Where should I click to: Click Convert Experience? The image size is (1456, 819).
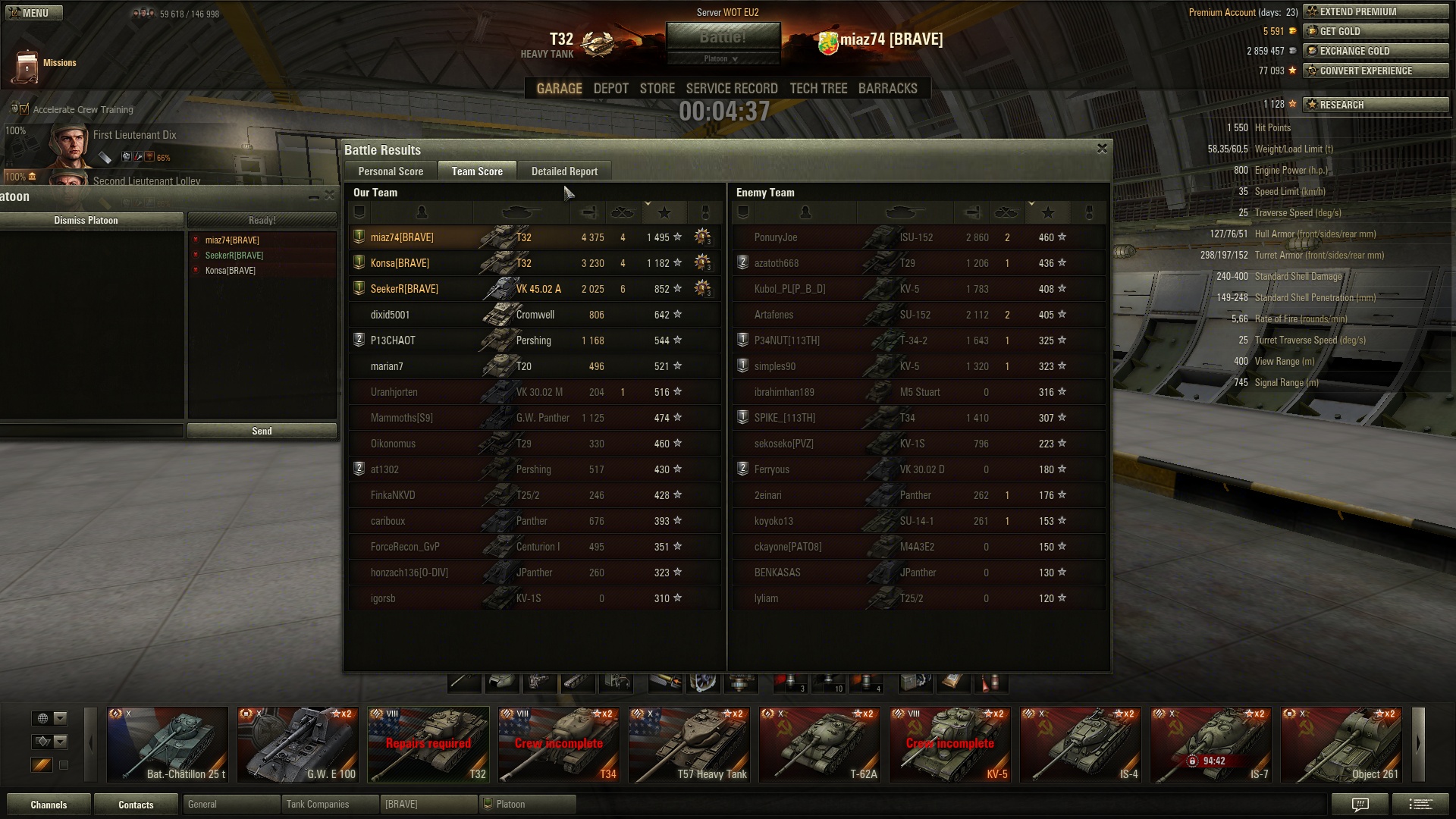[x=1376, y=71]
